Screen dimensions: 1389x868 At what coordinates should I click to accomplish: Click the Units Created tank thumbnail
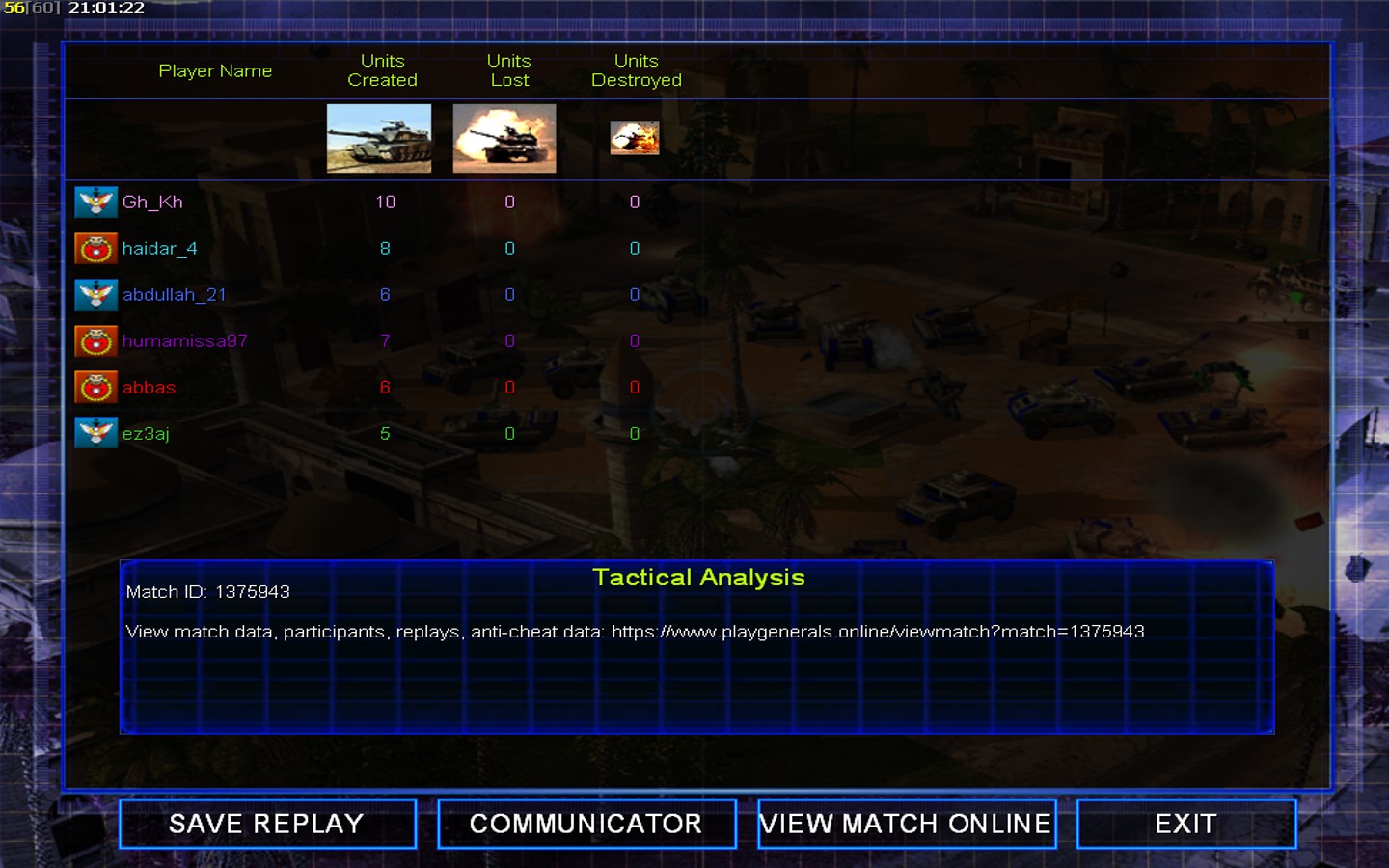click(379, 139)
